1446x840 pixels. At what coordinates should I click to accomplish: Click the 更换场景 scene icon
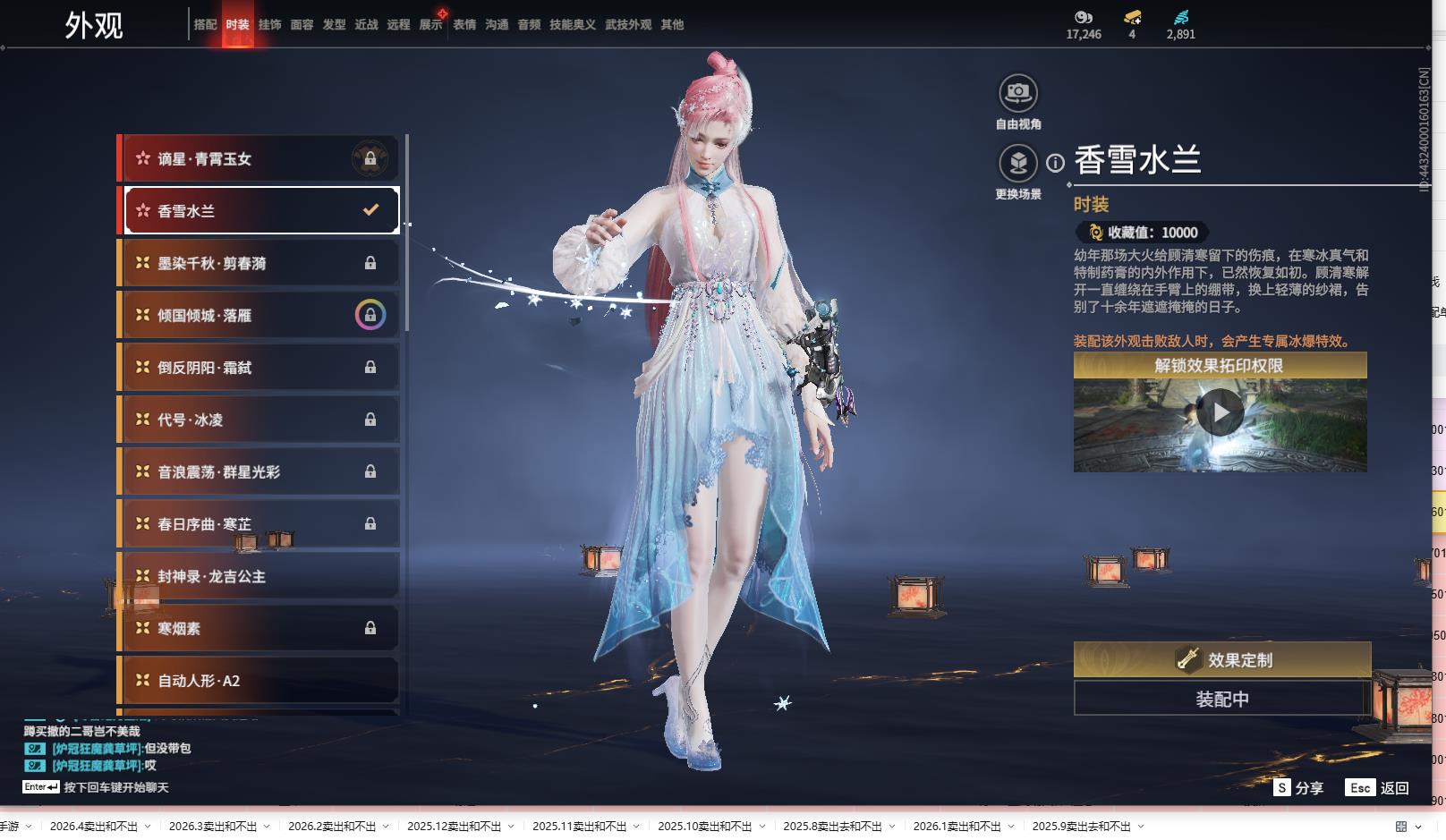(x=1018, y=163)
